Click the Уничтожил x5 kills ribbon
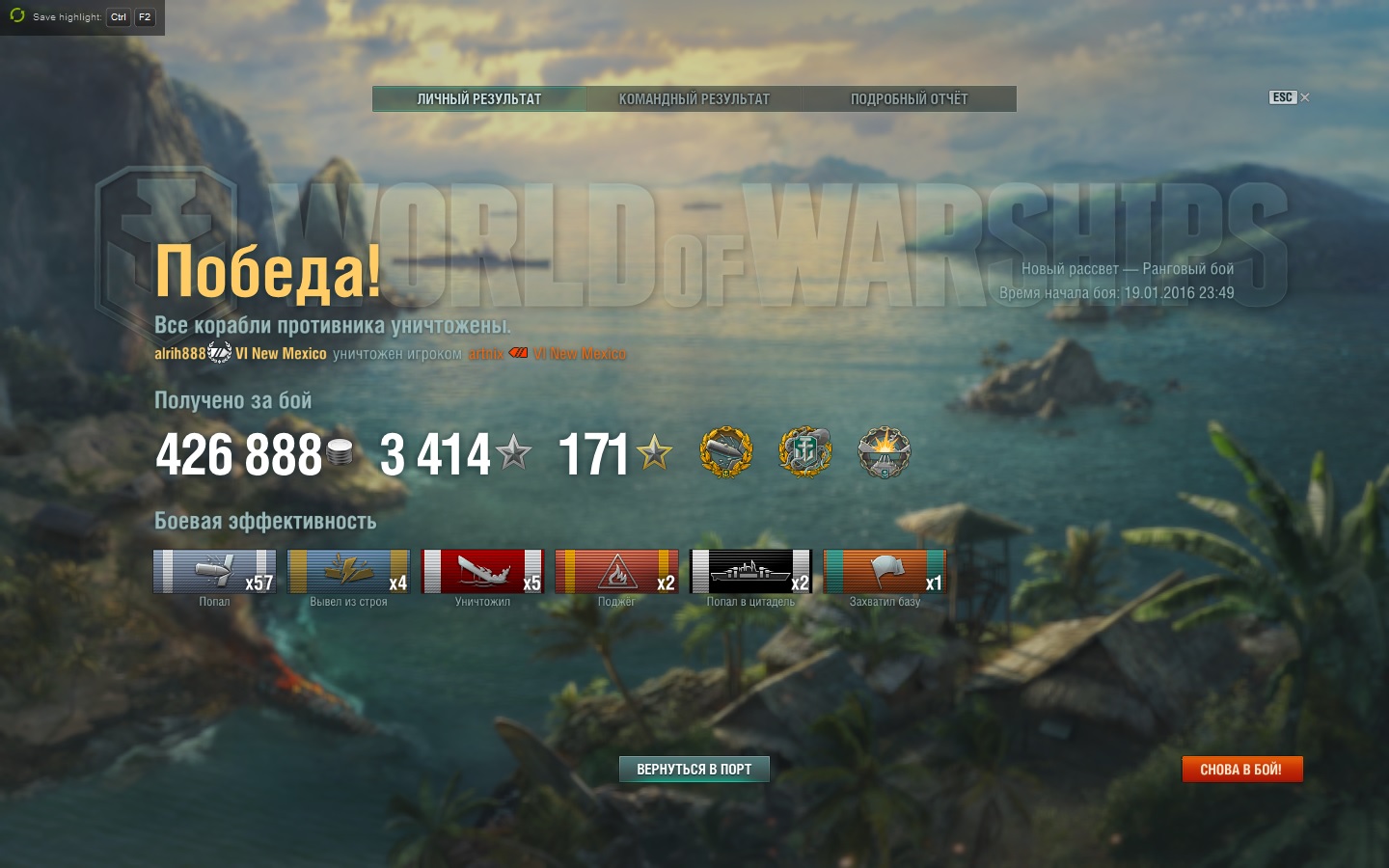Image resolution: width=1389 pixels, height=868 pixels. pyautogui.click(x=482, y=571)
